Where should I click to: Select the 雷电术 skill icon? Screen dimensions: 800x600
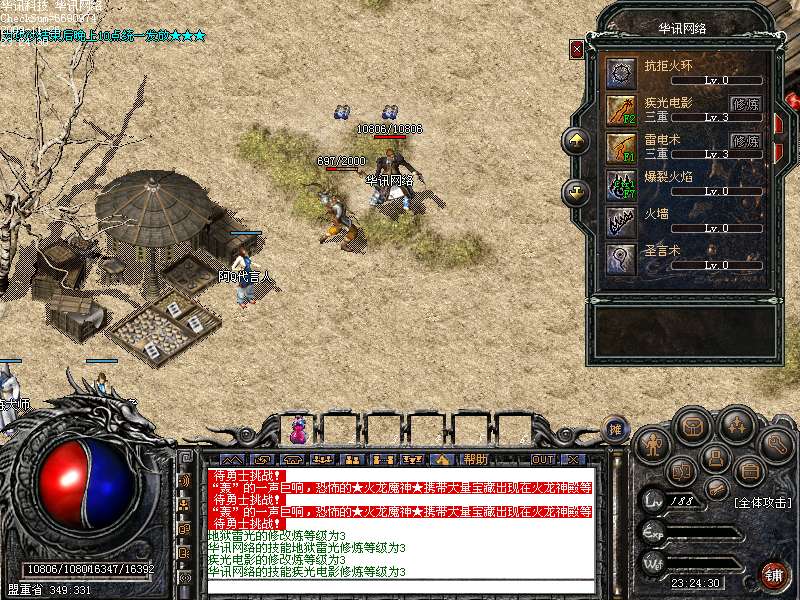pos(620,147)
